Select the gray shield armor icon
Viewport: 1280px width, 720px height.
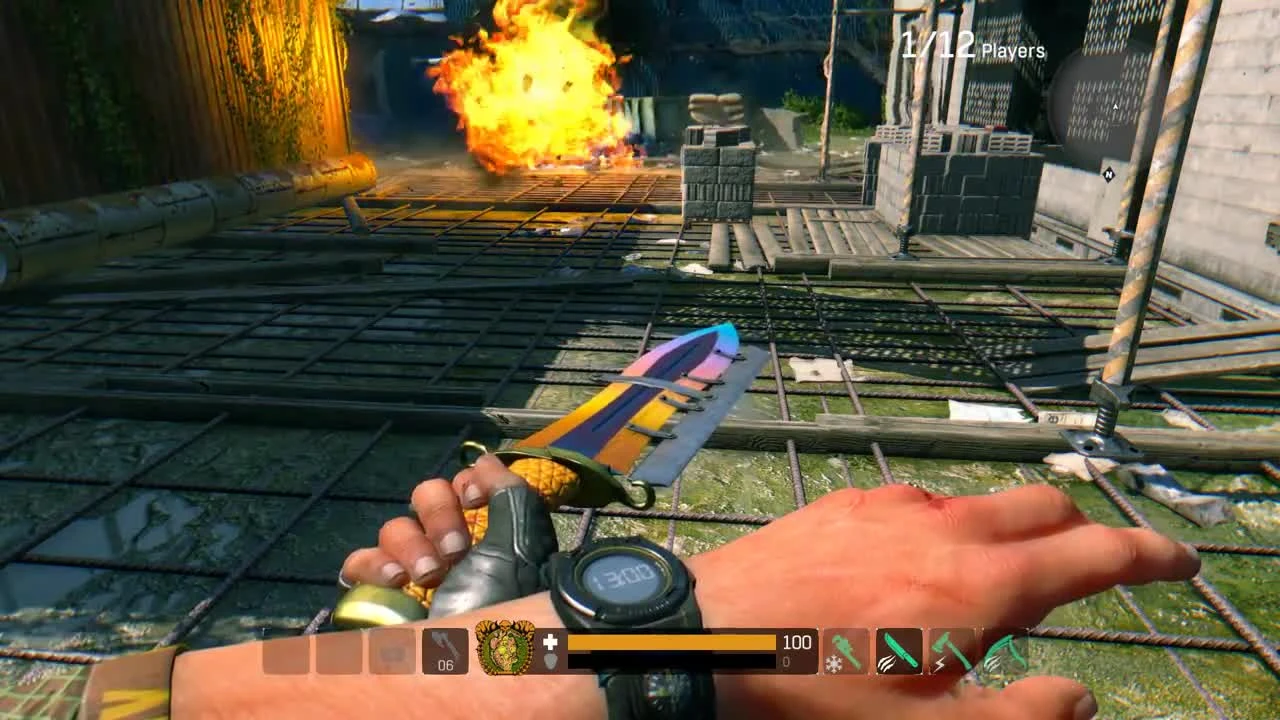coord(551,661)
